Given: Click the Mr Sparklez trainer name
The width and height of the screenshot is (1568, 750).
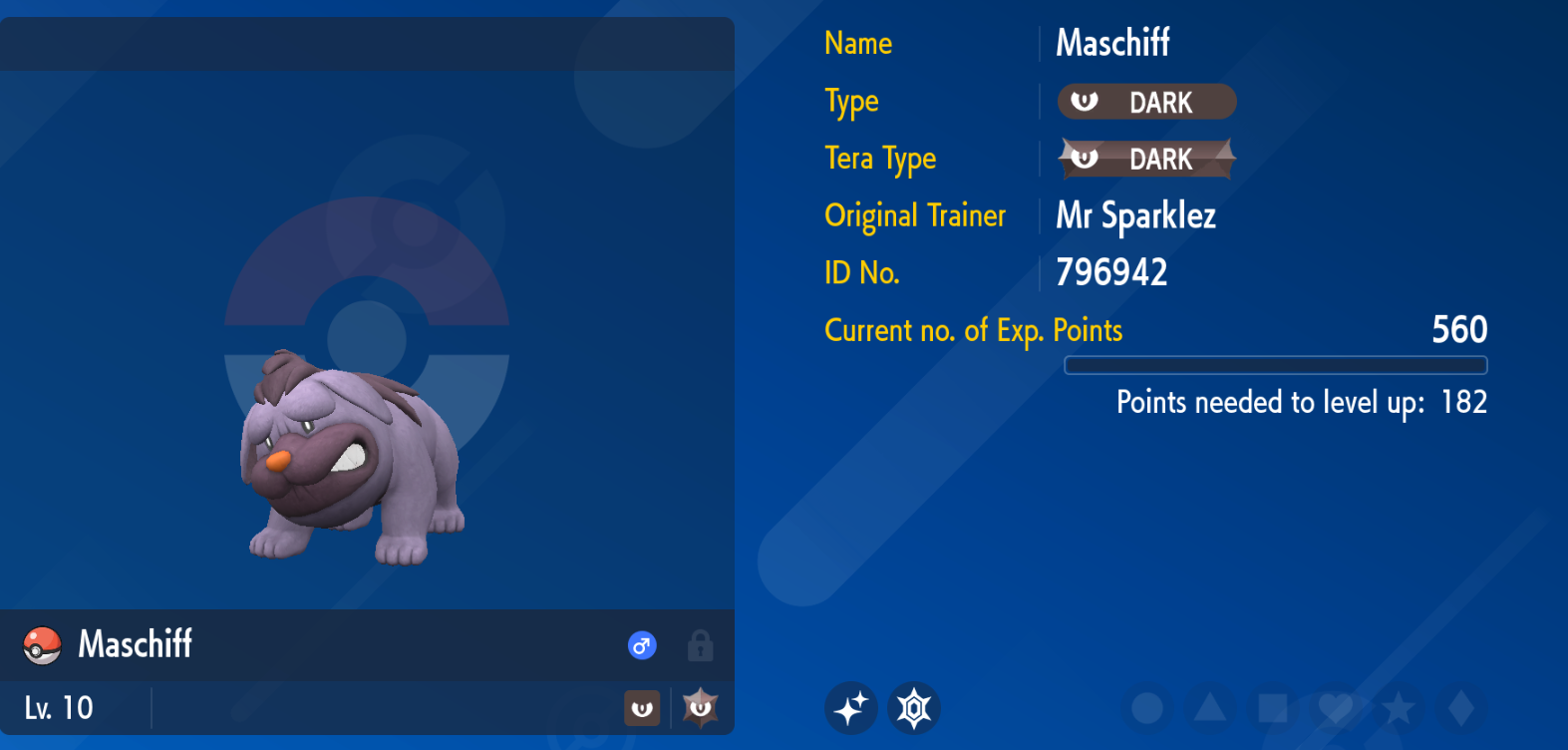Looking at the screenshot, I should point(1135,215).
